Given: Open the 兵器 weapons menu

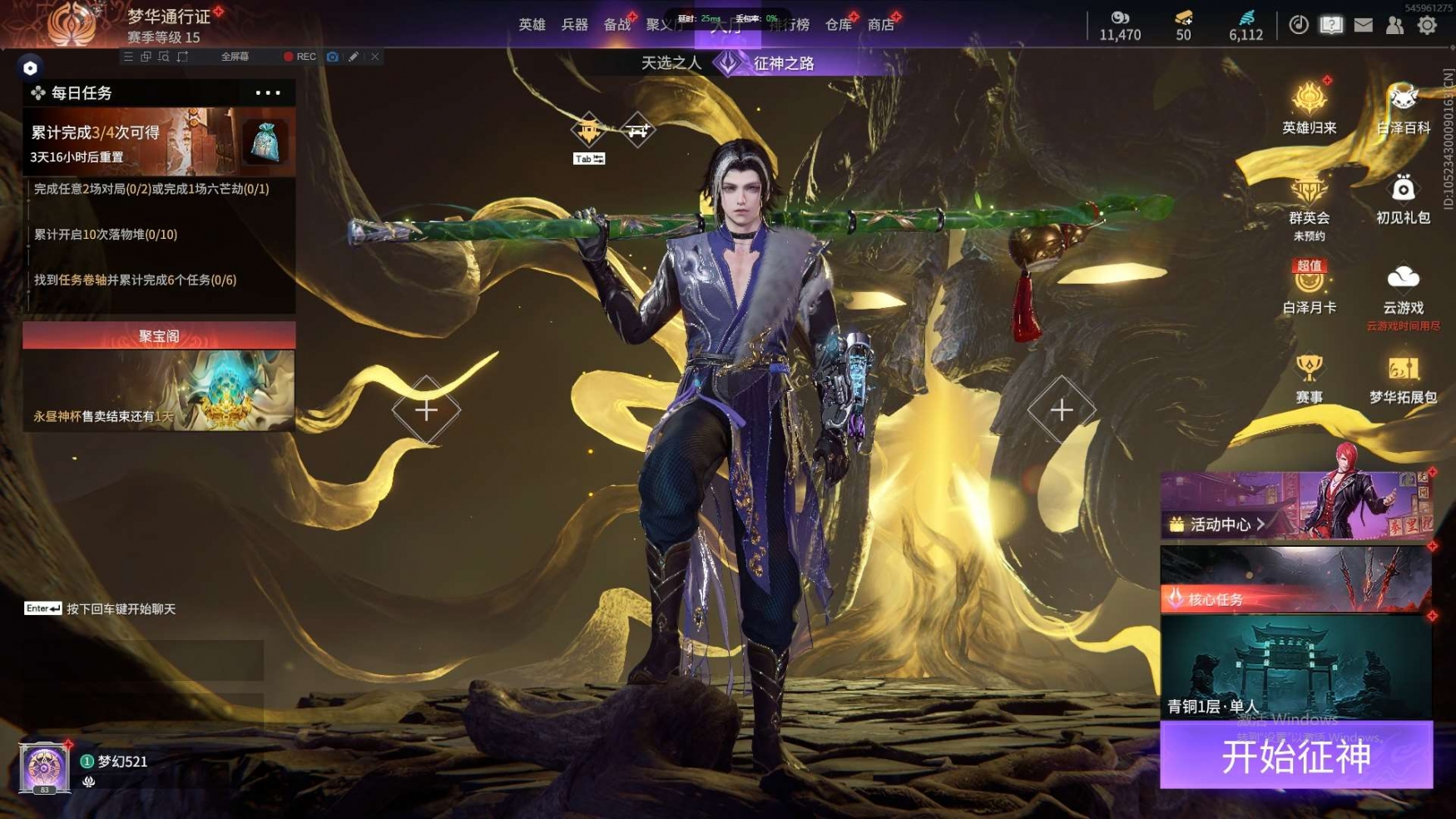Looking at the screenshot, I should point(574,25).
